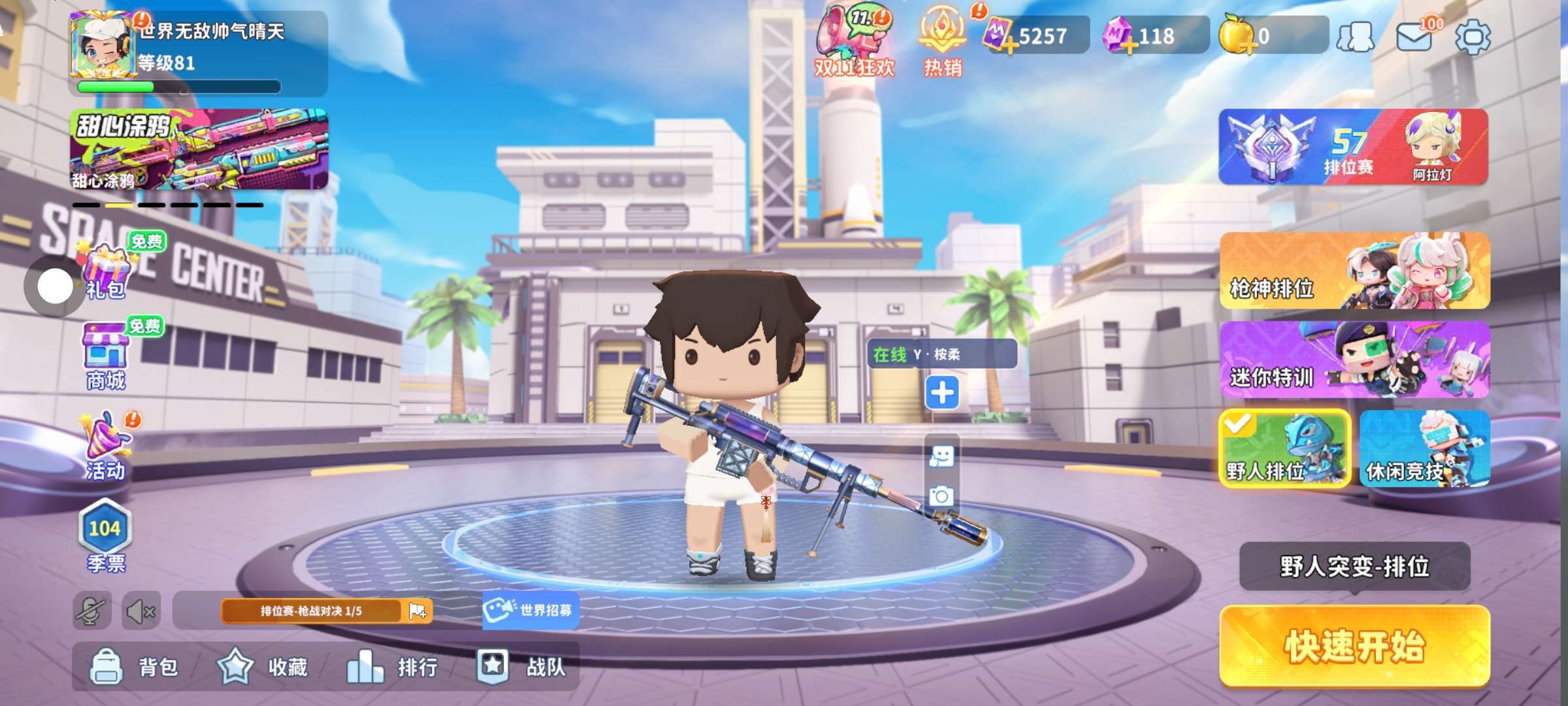The height and width of the screenshot is (706, 1568).
Task: Open the 活动 events page
Action: pyautogui.click(x=106, y=446)
